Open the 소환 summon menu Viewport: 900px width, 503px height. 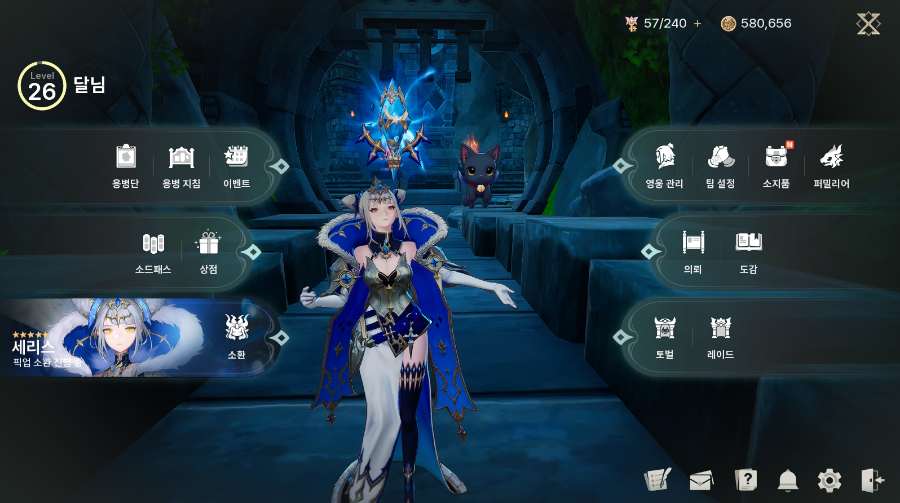[236, 335]
